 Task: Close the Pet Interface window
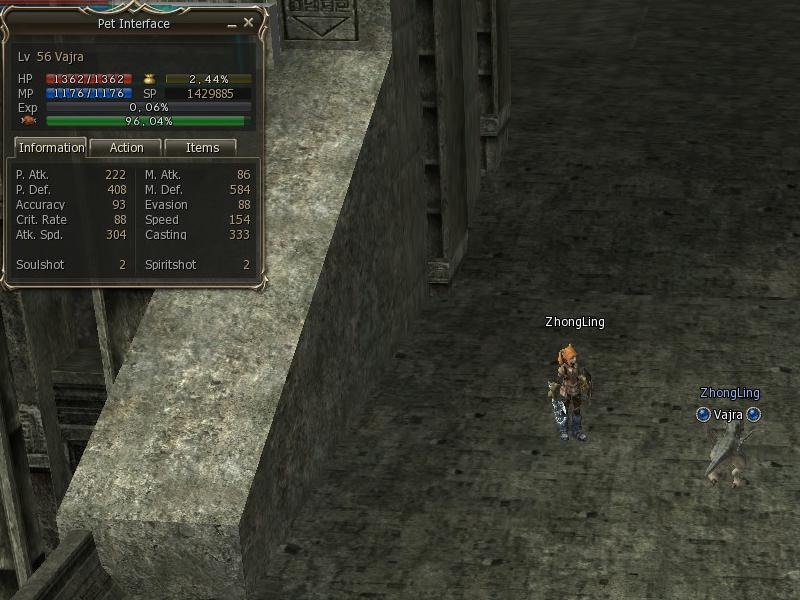[249, 22]
